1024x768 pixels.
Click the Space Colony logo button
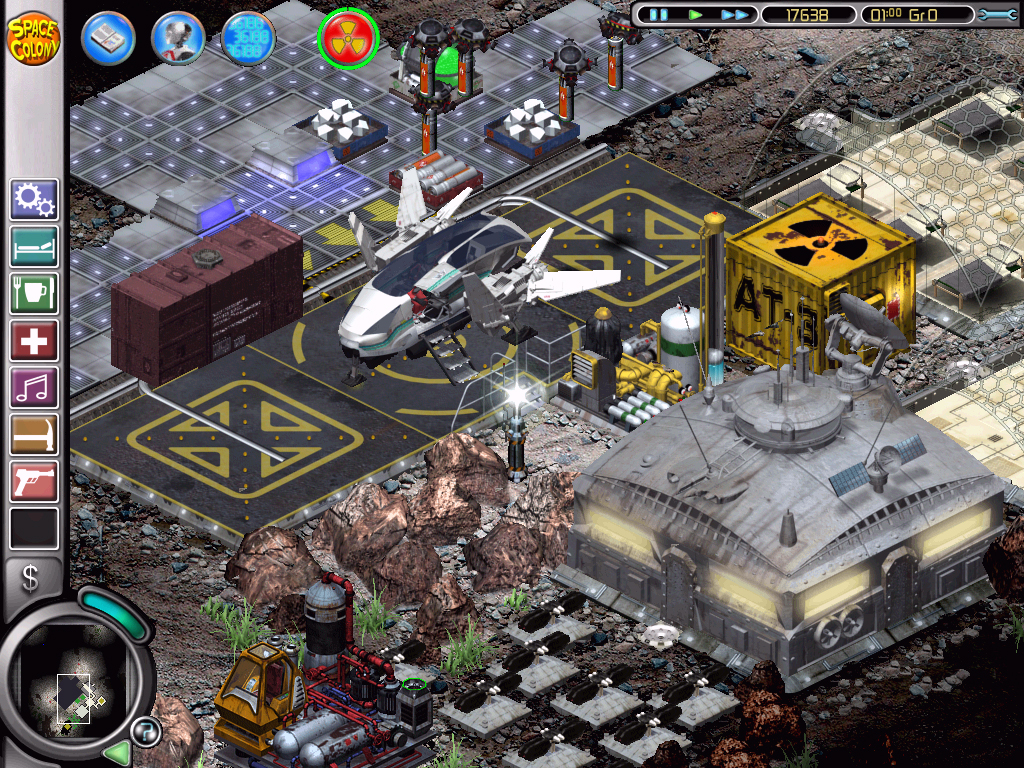pos(34,36)
